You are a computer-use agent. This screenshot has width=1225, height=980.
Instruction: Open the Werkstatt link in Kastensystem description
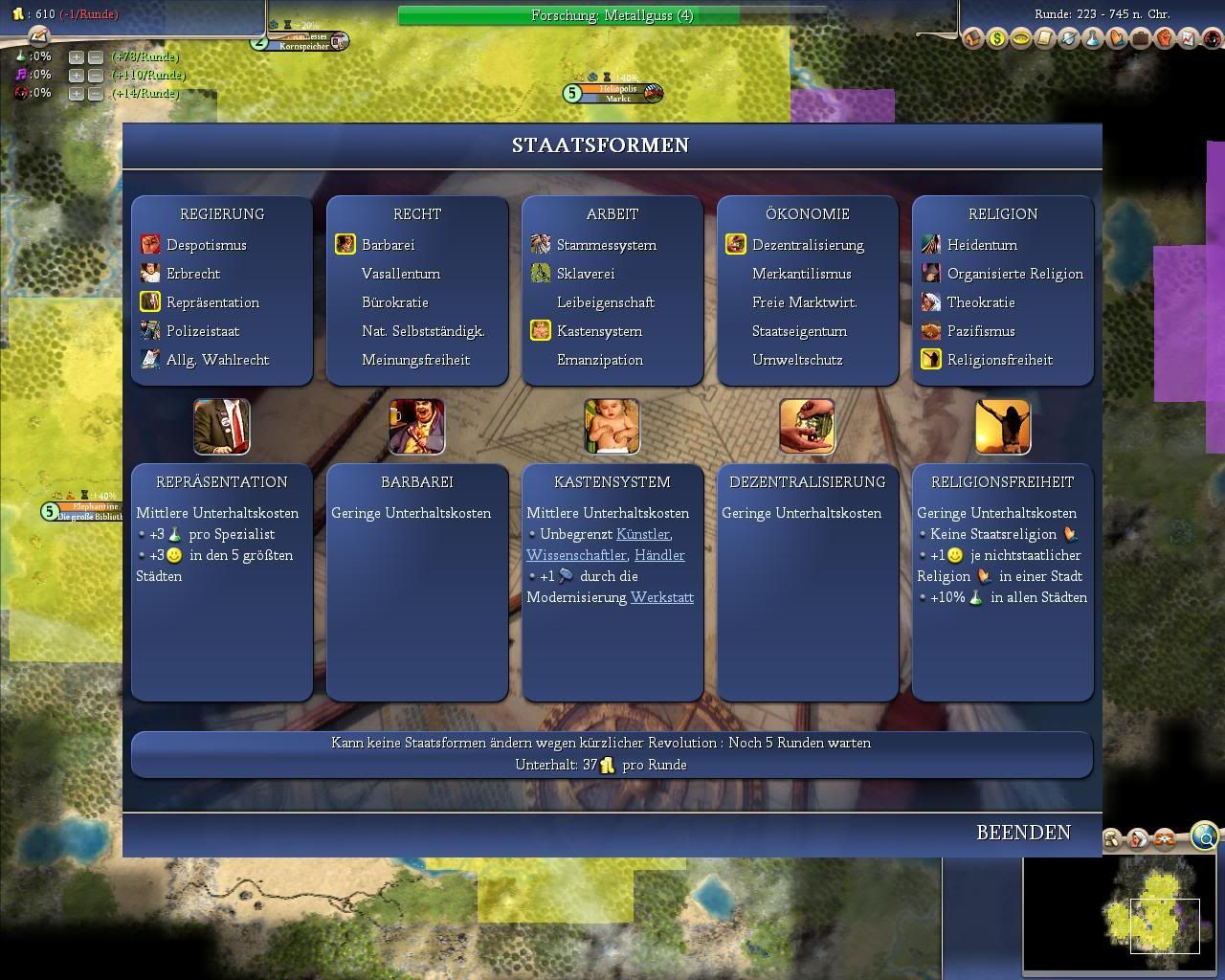661,597
